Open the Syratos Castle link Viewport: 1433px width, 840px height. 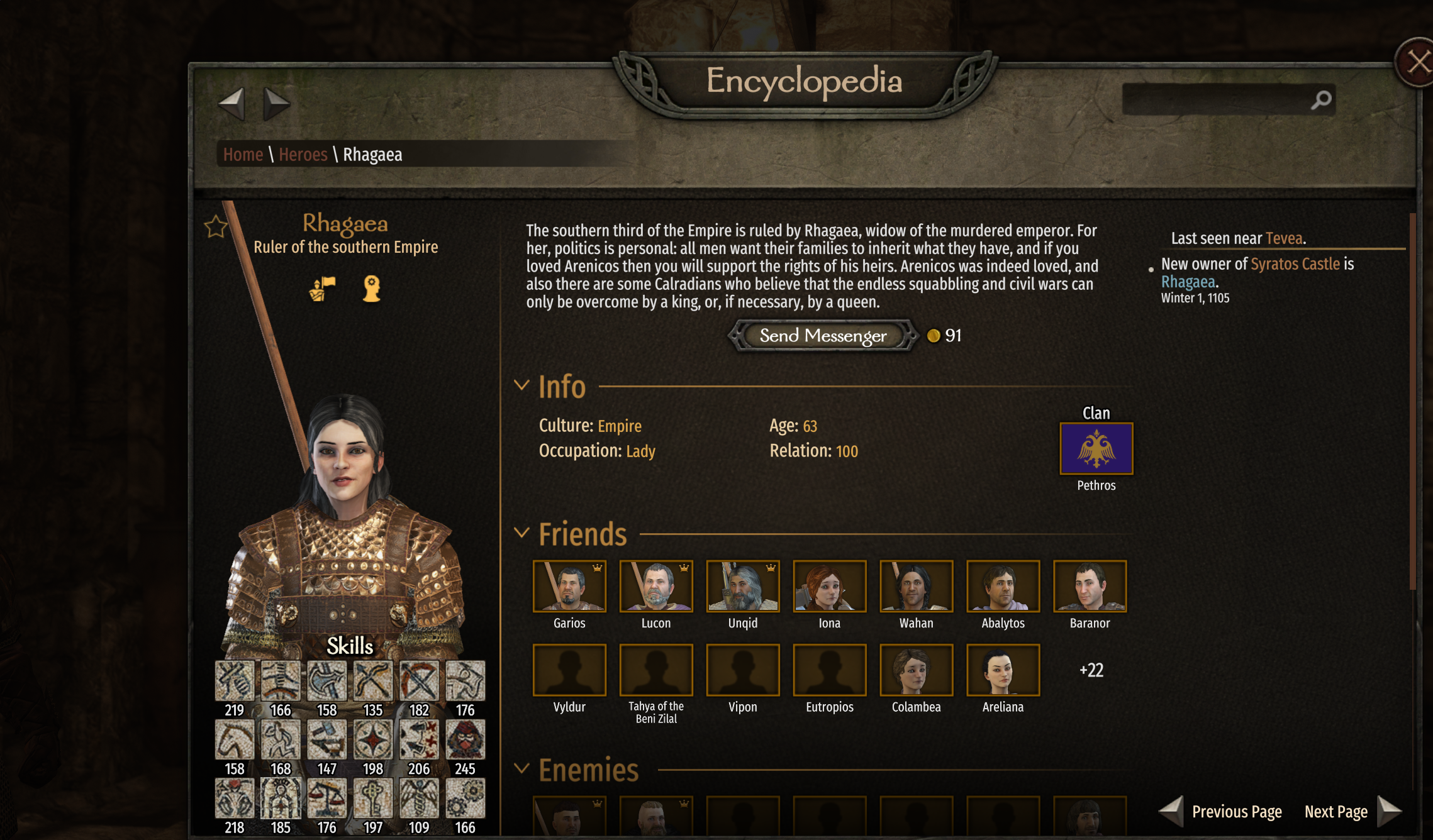(1295, 264)
